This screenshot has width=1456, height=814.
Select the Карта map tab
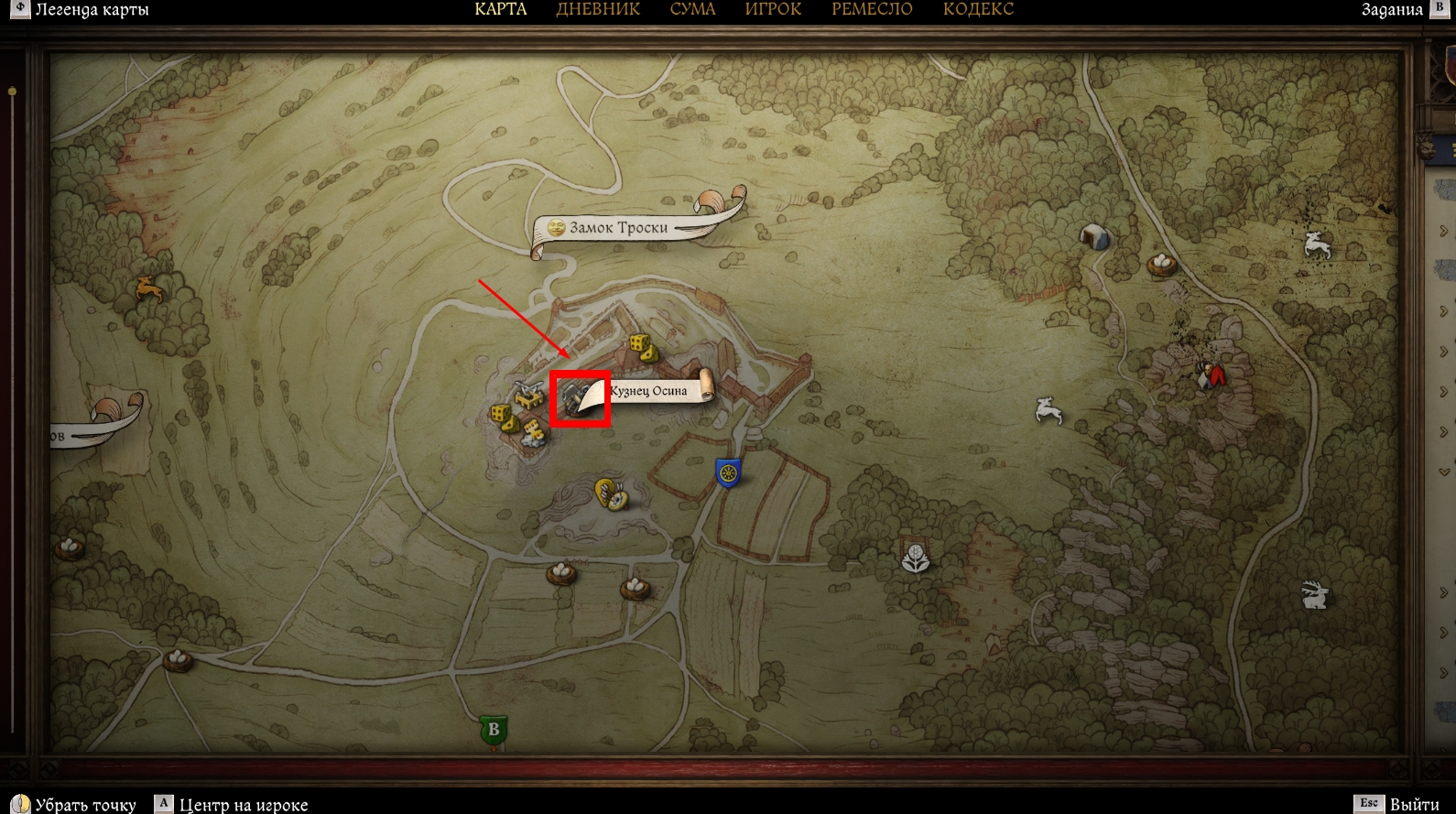tap(501, 10)
